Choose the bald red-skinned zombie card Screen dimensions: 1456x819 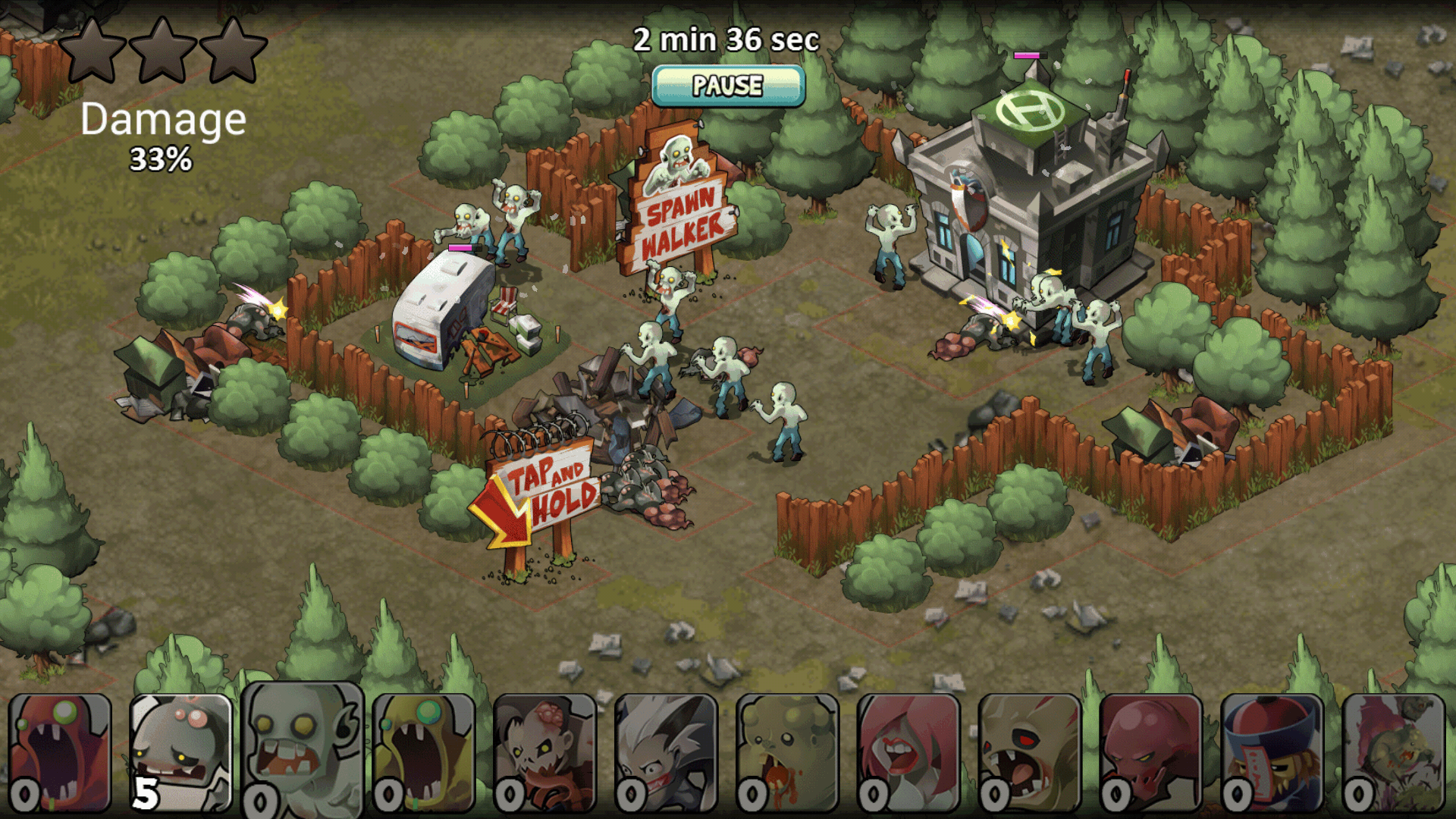click(x=1152, y=752)
